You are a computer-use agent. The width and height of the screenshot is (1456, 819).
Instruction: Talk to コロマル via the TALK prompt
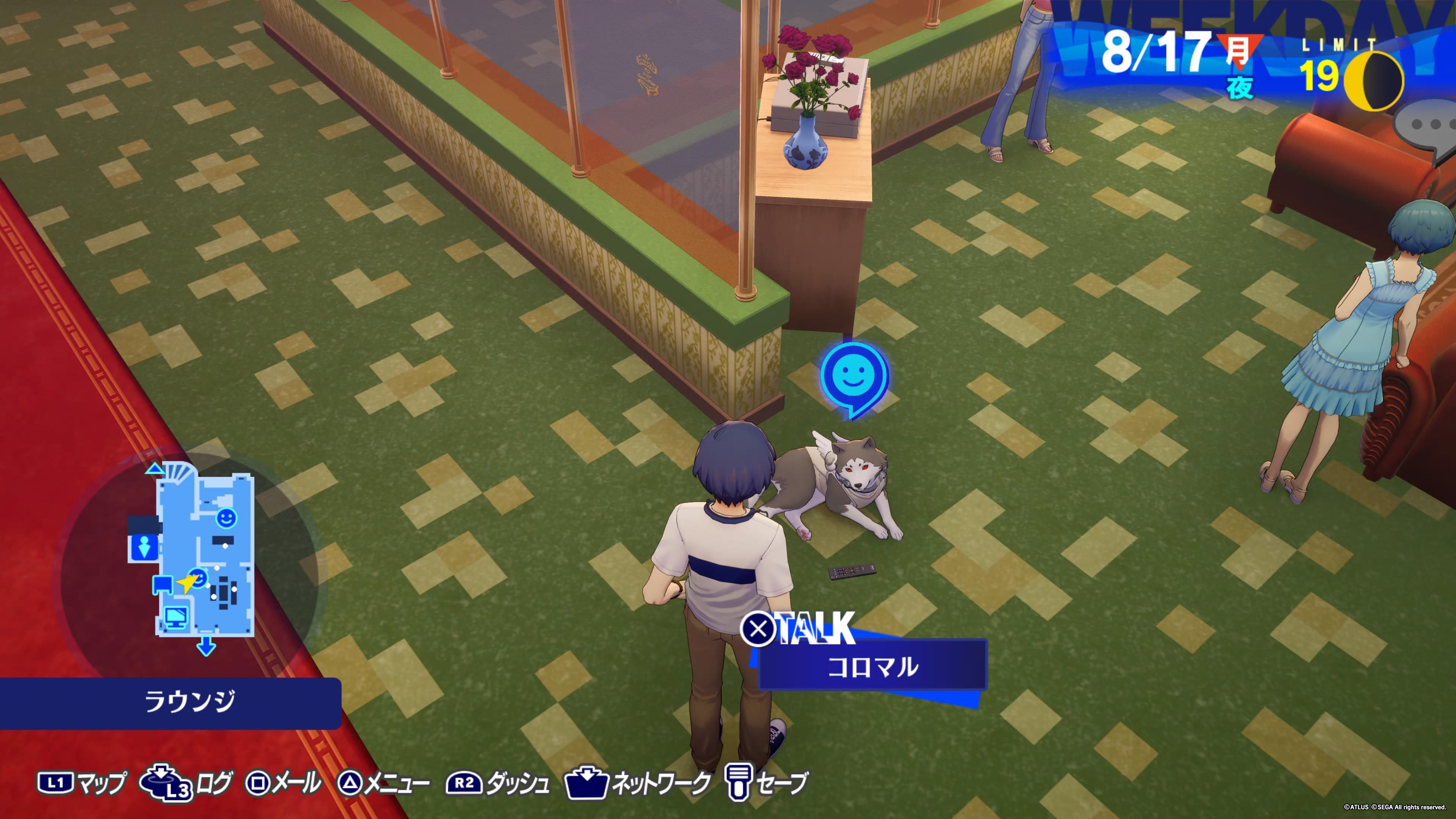pyautogui.click(x=799, y=629)
